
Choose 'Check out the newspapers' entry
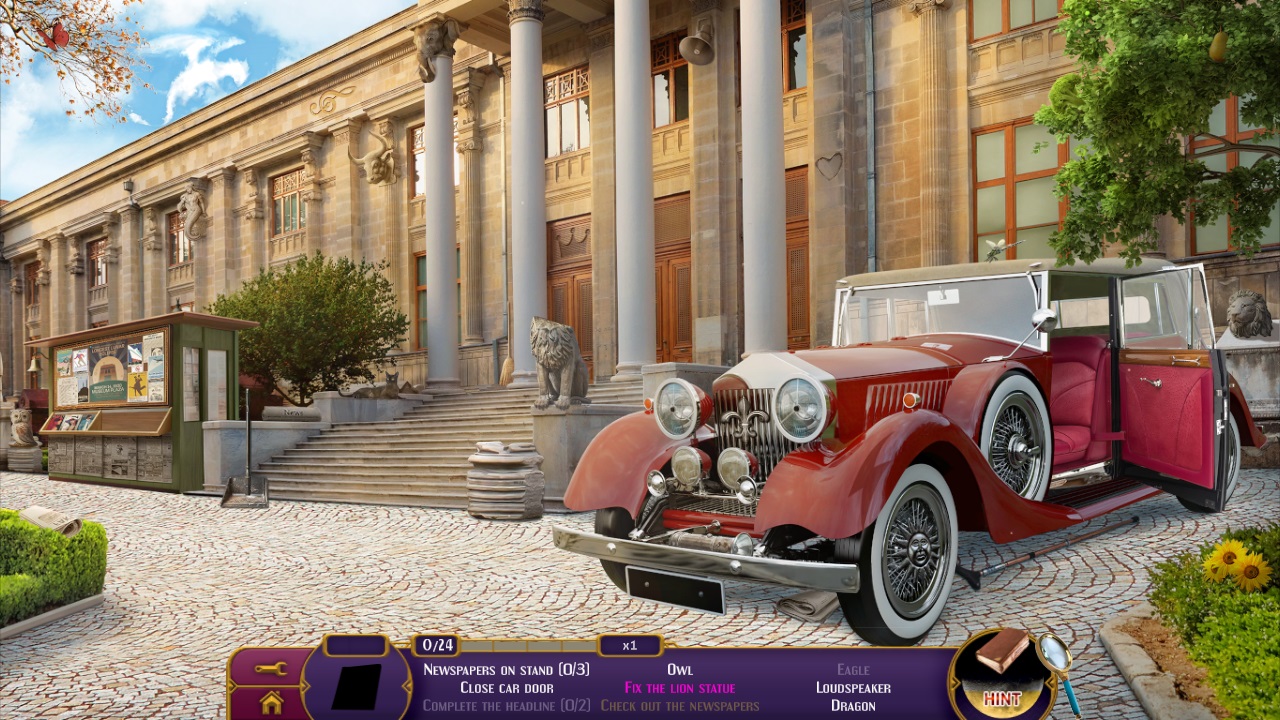[x=679, y=705]
